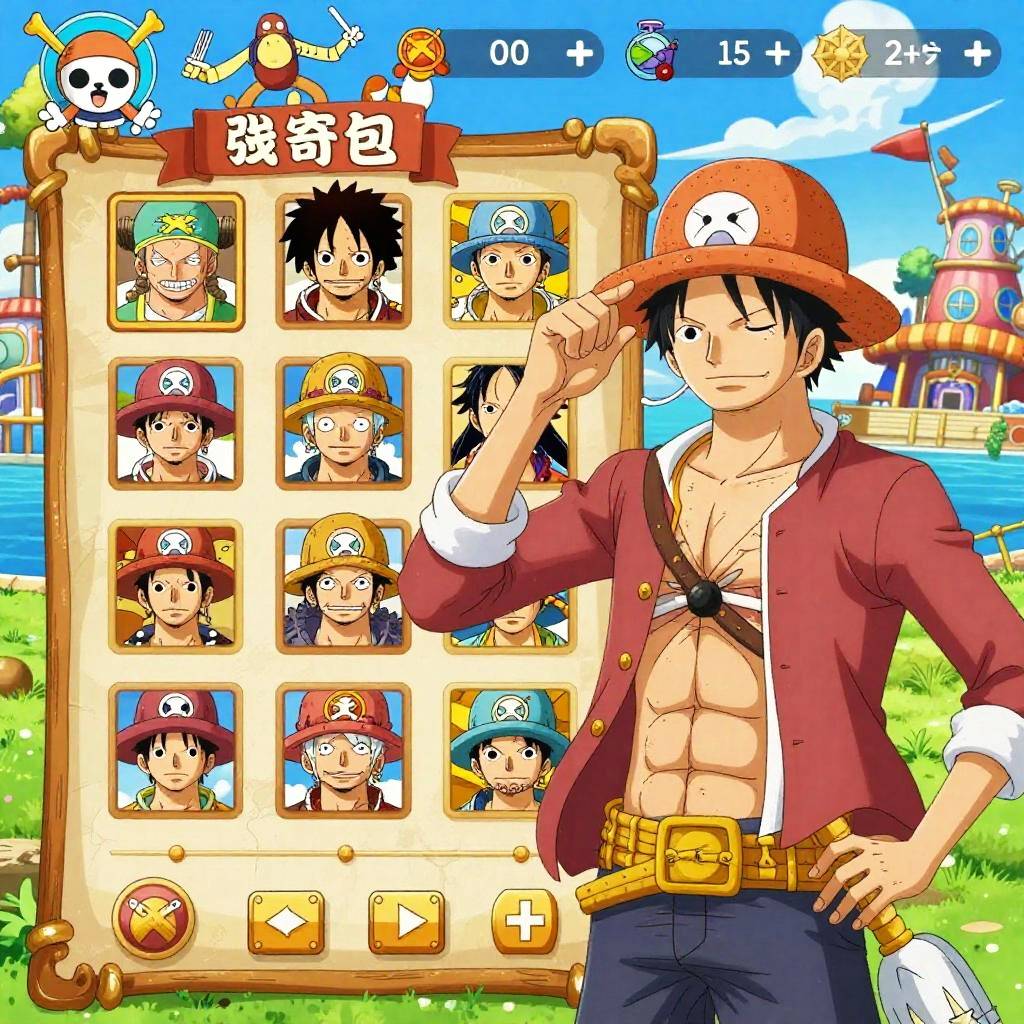This screenshot has width=1024, height=1024.
Task: Pick the red hat white-haired portrait
Action: point(343,749)
